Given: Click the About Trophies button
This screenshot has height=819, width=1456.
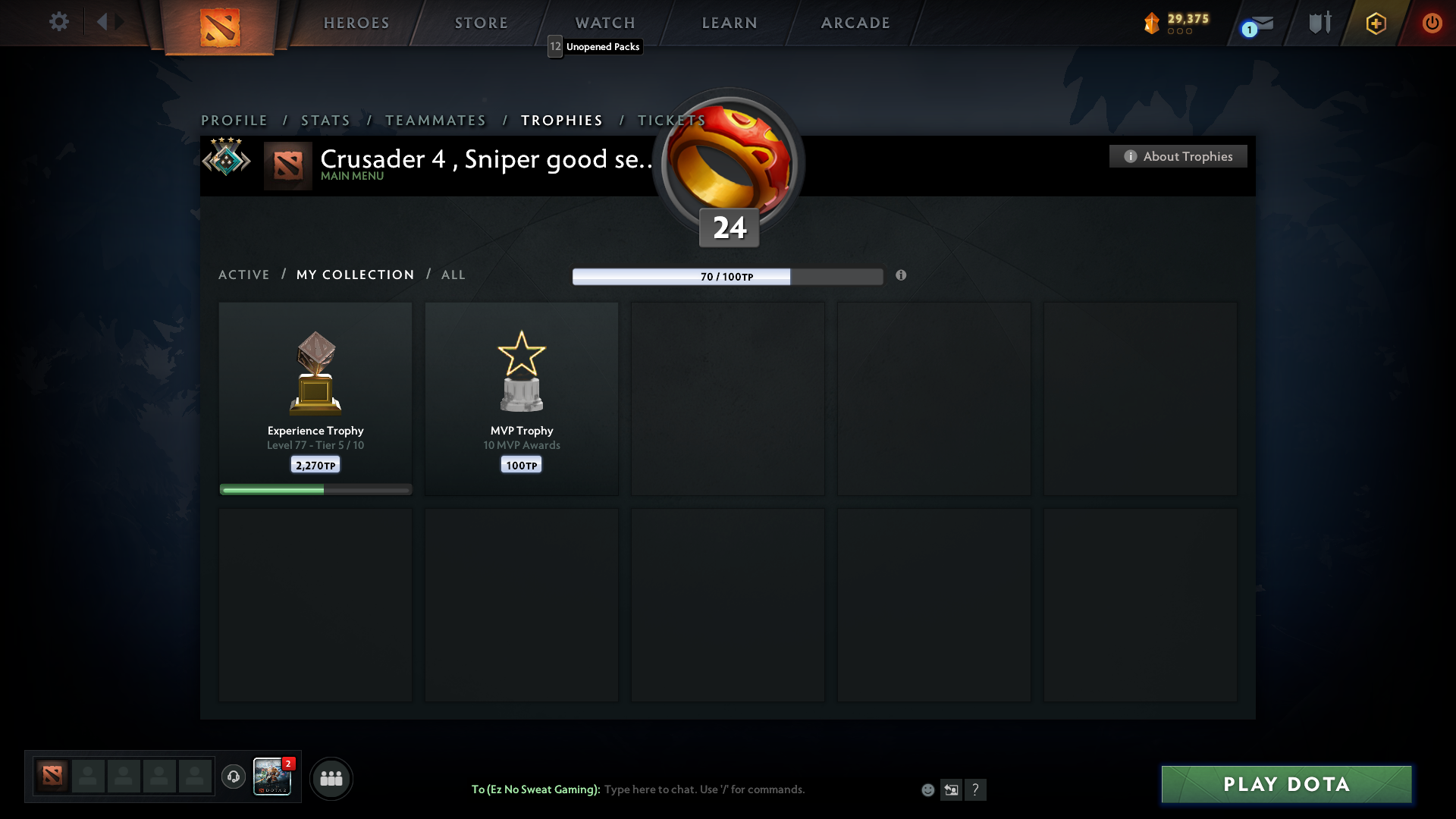Looking at the screenshot, I should pyautogui.click(x=1177, y=156).
